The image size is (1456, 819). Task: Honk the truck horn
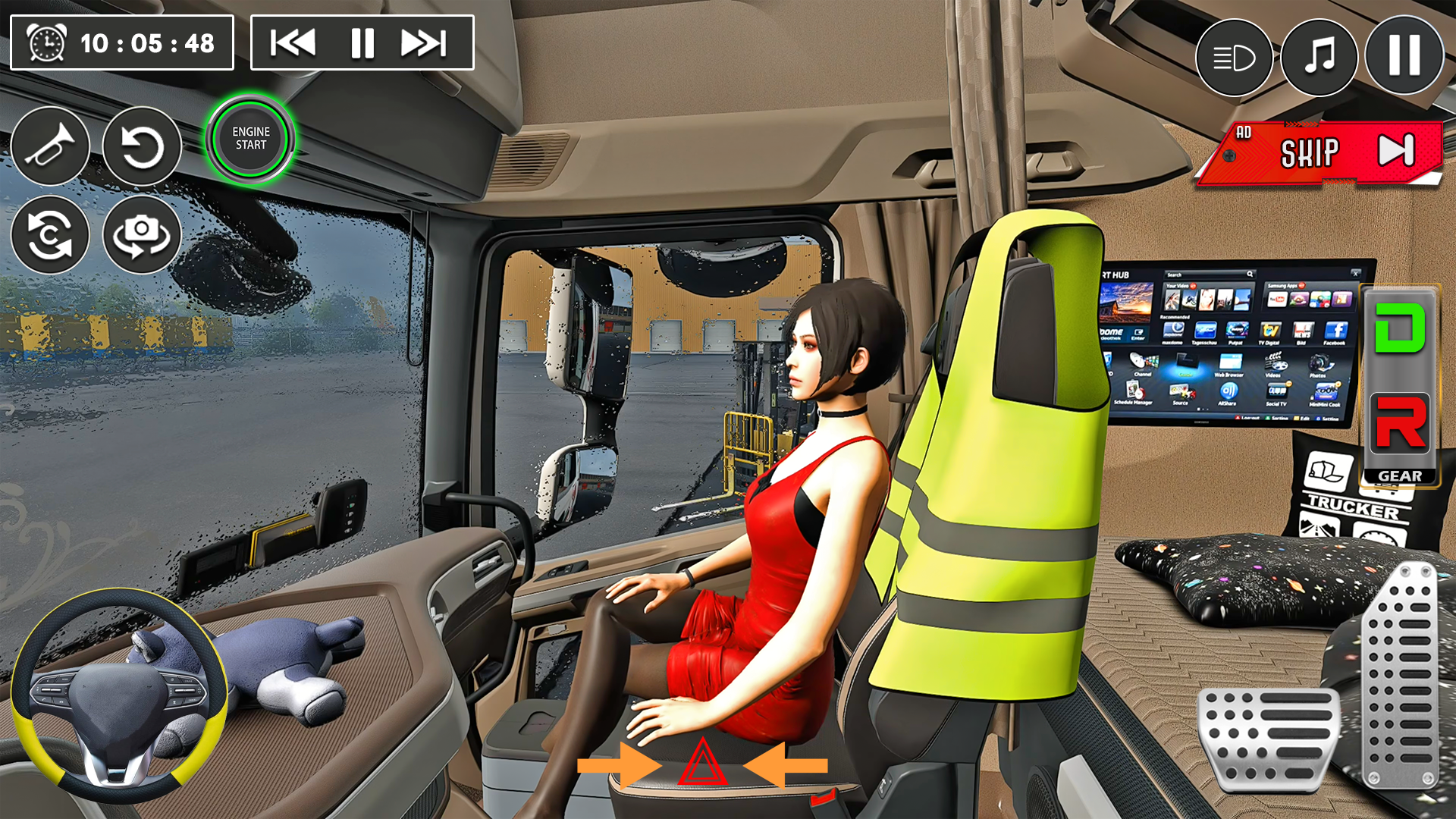point(50,146)
